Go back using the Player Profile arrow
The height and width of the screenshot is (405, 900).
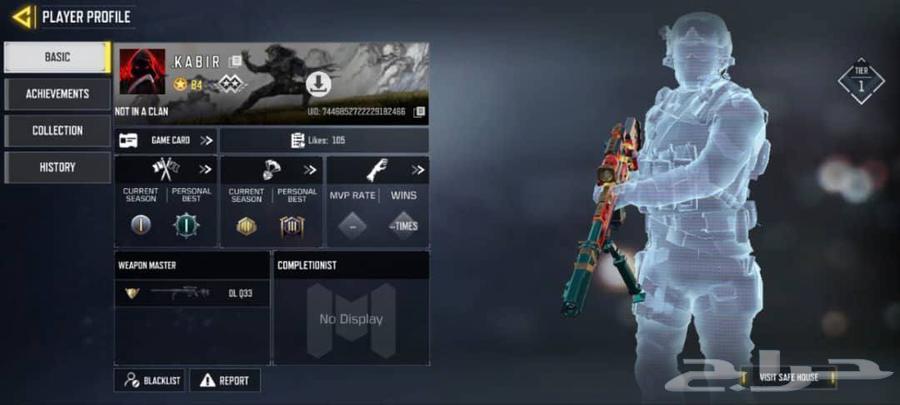23,16
